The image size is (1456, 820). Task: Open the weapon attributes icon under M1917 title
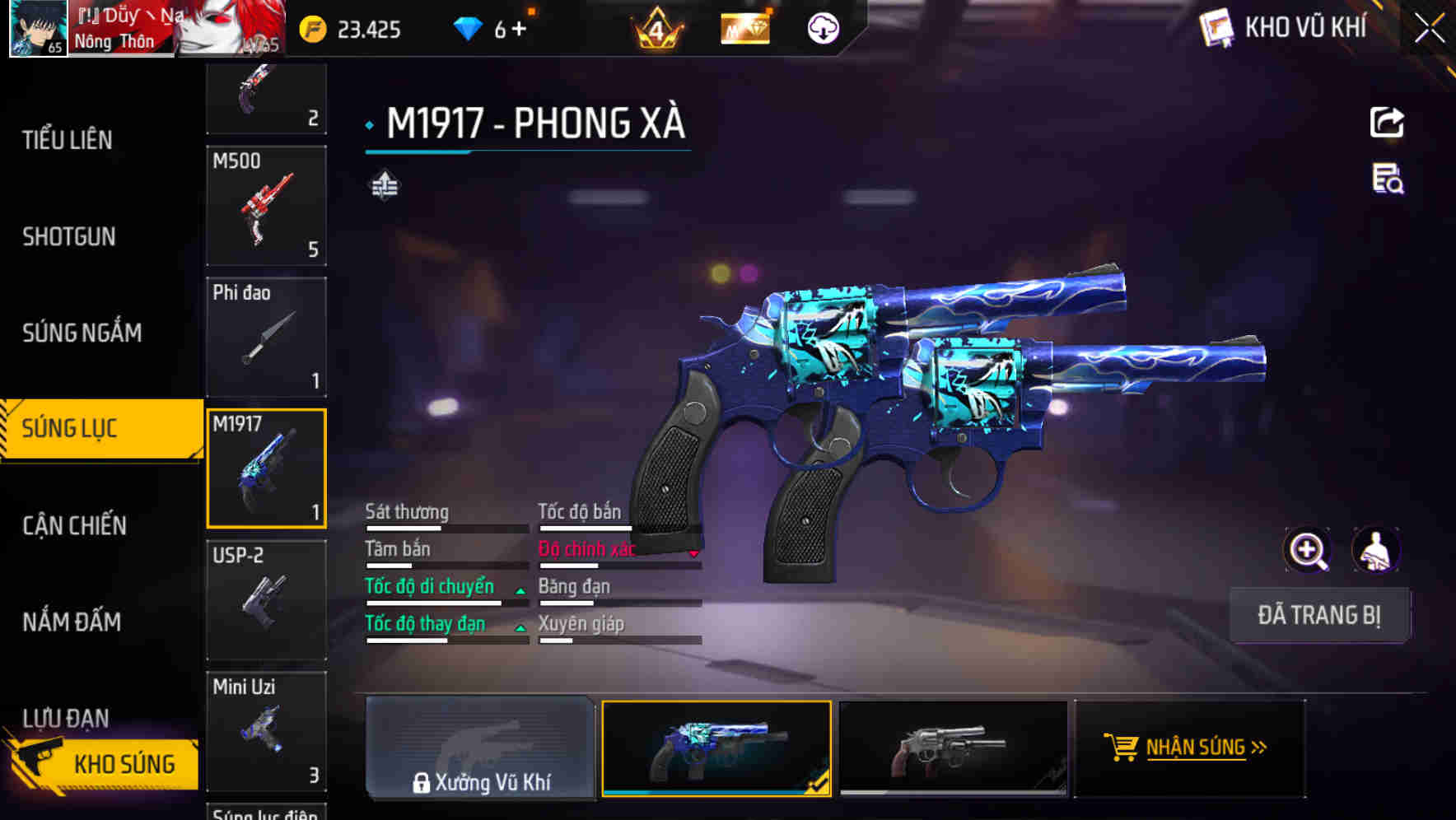pos(383,184)
